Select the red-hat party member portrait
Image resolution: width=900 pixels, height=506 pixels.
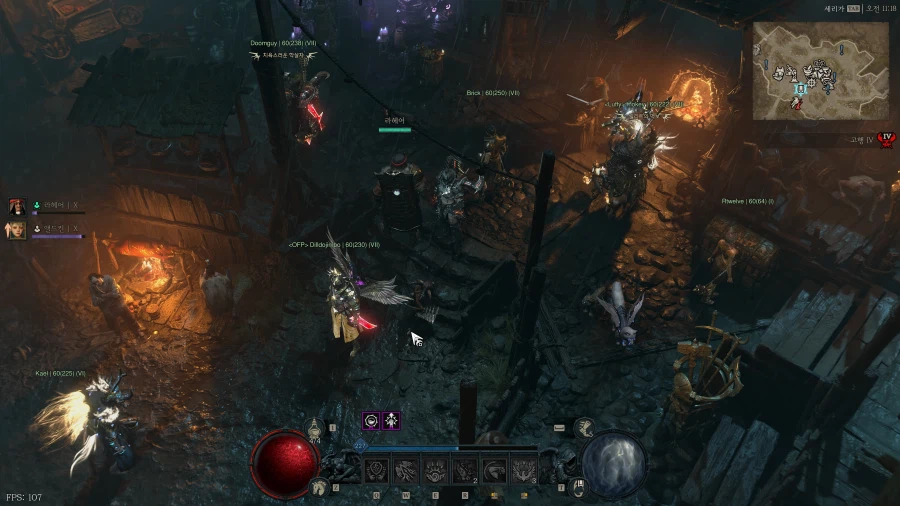click(17, 207)
